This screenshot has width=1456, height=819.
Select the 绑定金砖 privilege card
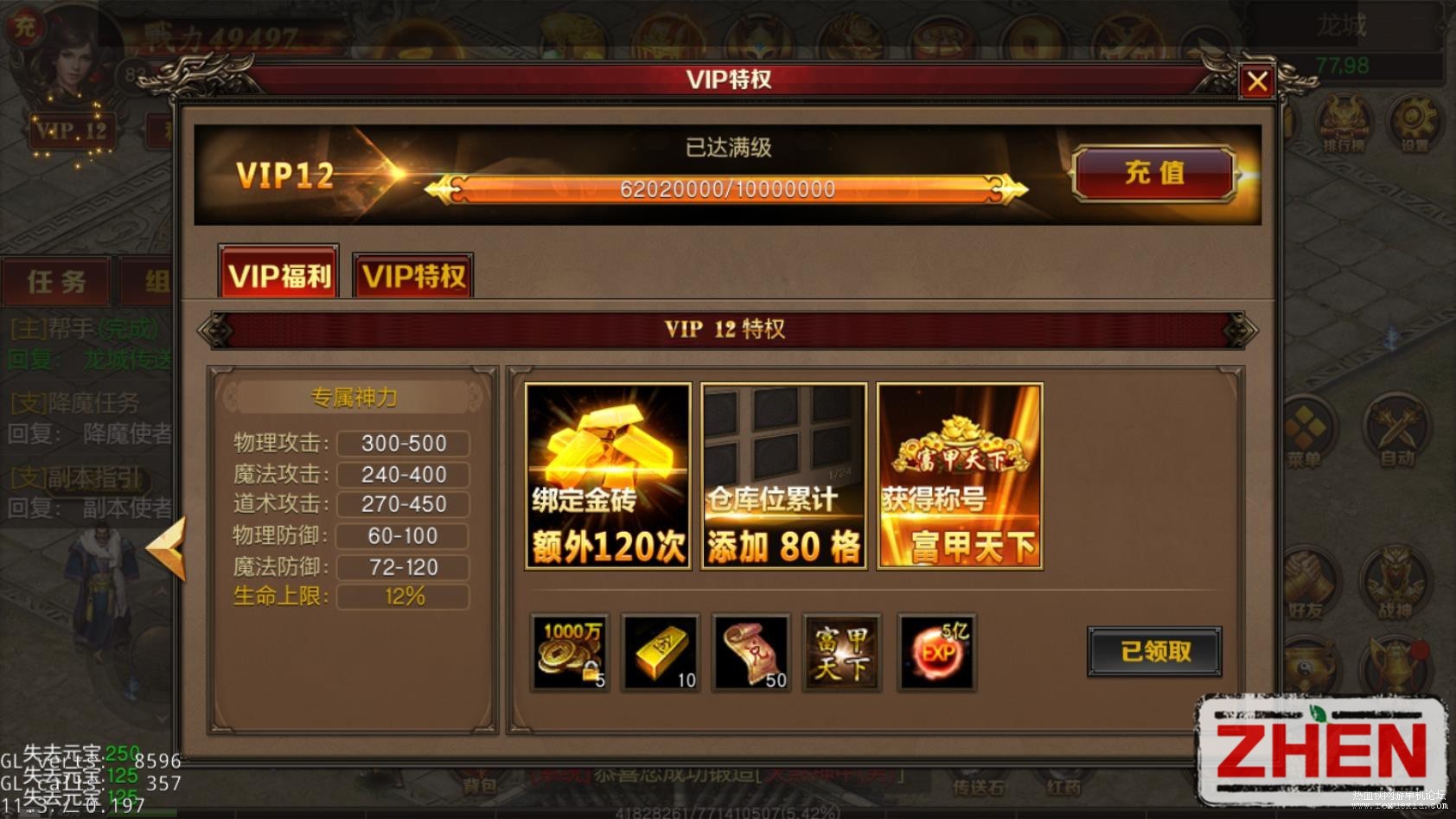tap(608, 477)
